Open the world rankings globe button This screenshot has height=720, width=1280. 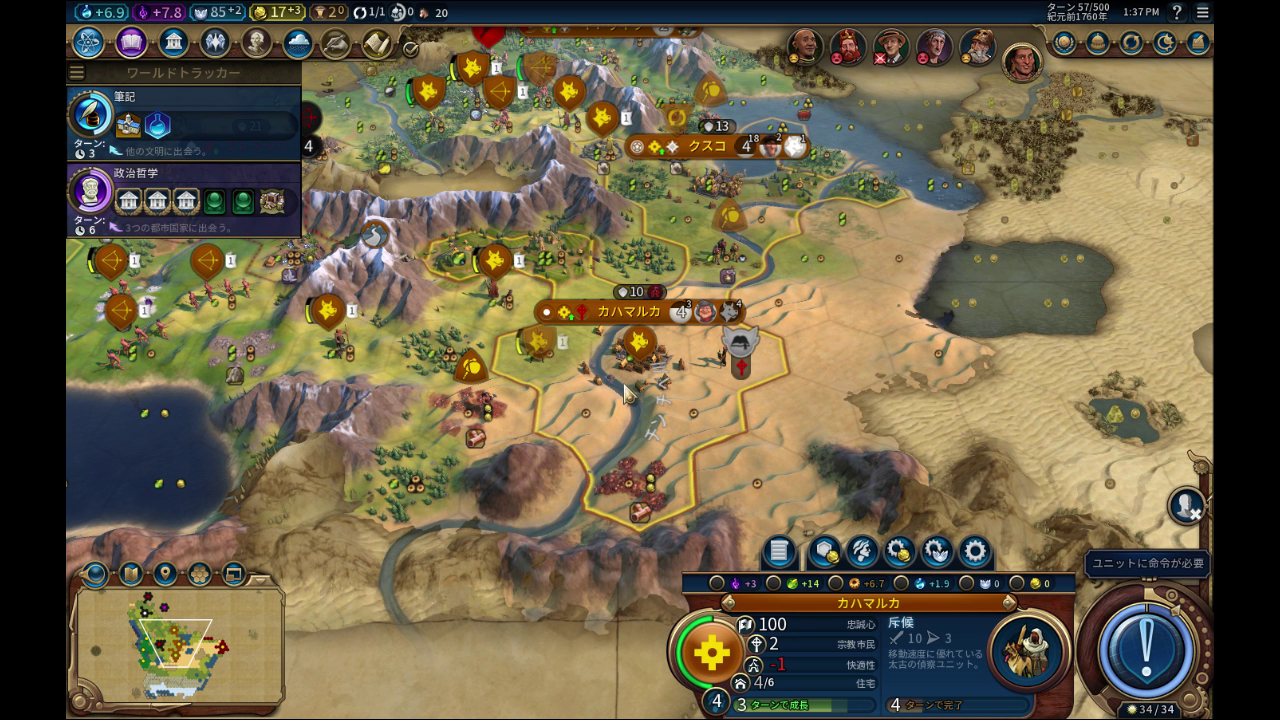(1064, 43)
